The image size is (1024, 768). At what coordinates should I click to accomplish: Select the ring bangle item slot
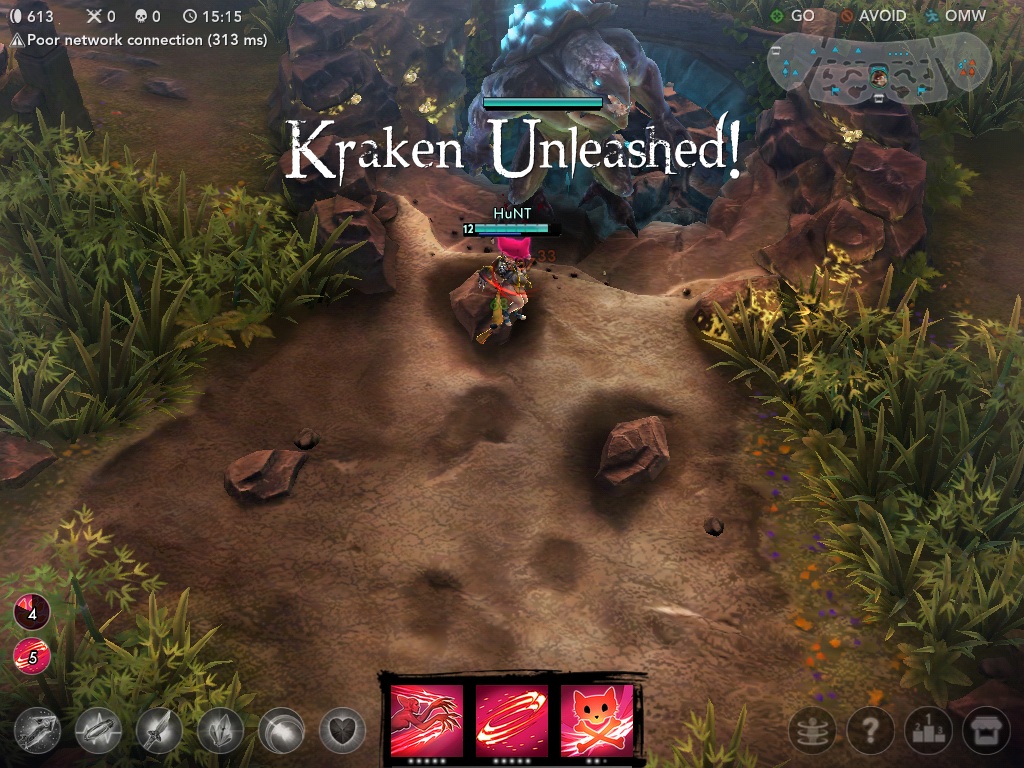tap(98, 732)
